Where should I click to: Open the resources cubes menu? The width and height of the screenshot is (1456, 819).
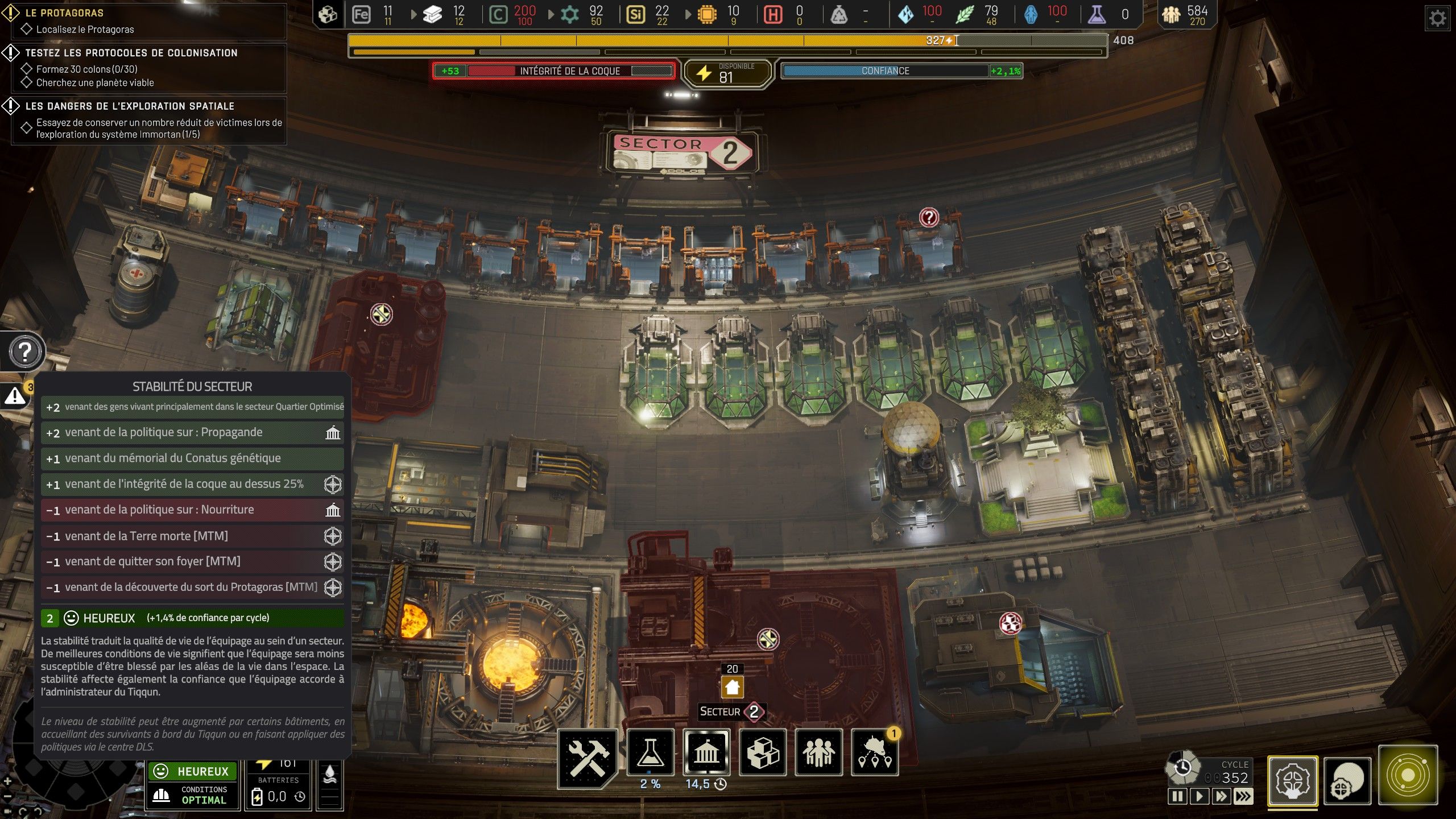coord(762,753)
